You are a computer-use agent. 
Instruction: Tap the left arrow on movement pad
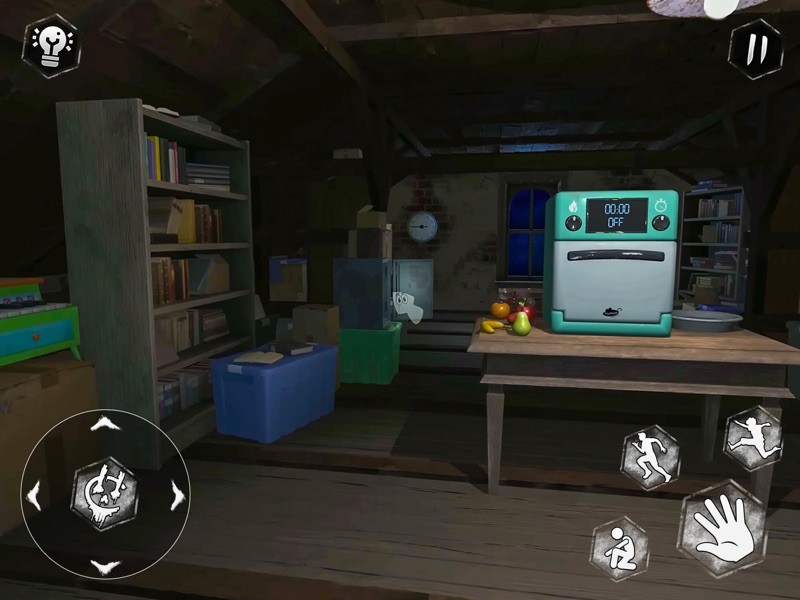tap(33, 495)
